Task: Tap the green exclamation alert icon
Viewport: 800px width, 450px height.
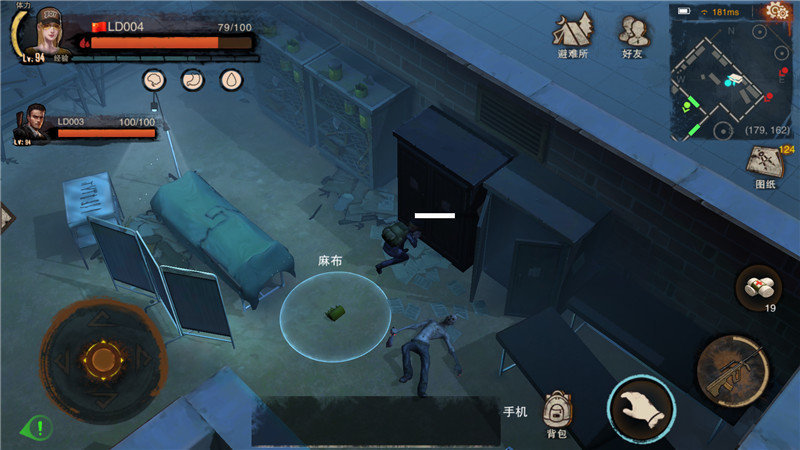Action: [x=36, y=428]
